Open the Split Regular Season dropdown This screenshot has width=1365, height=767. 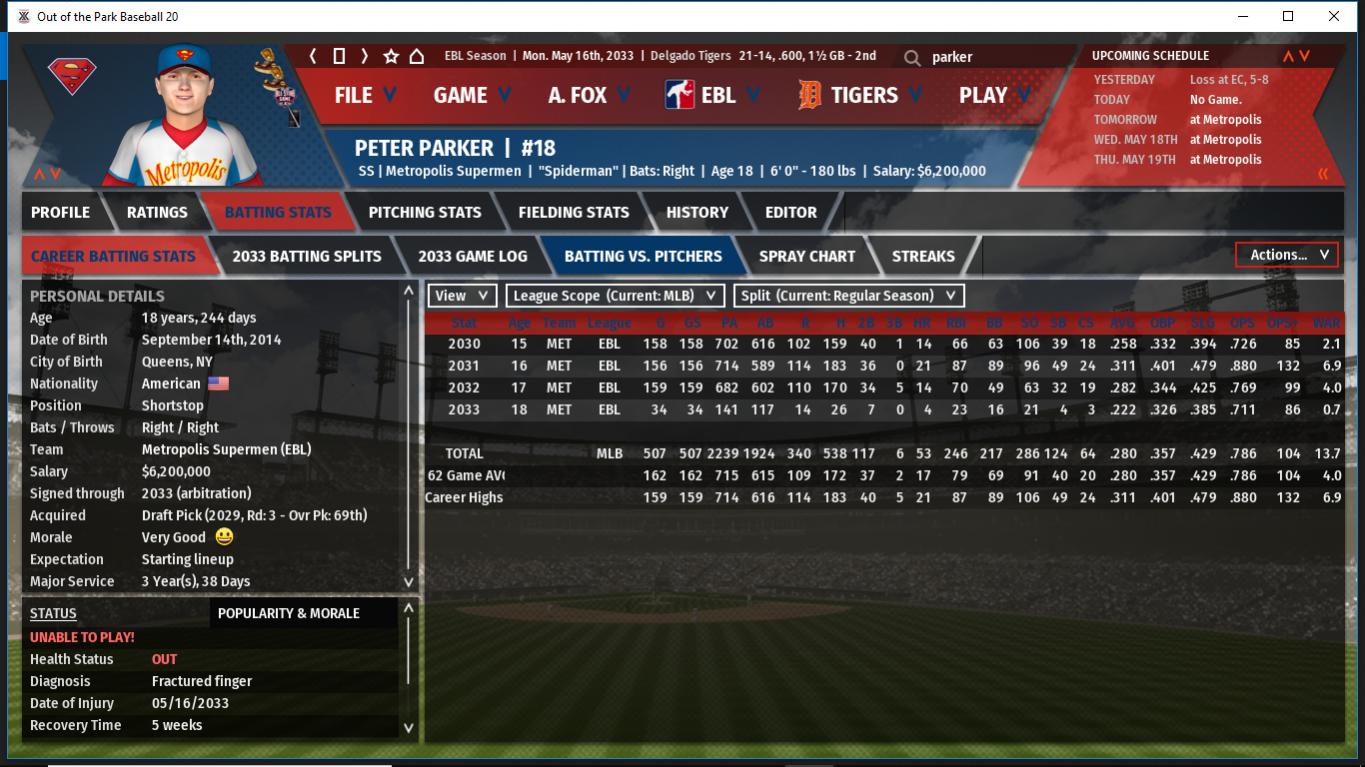[849, 296]
